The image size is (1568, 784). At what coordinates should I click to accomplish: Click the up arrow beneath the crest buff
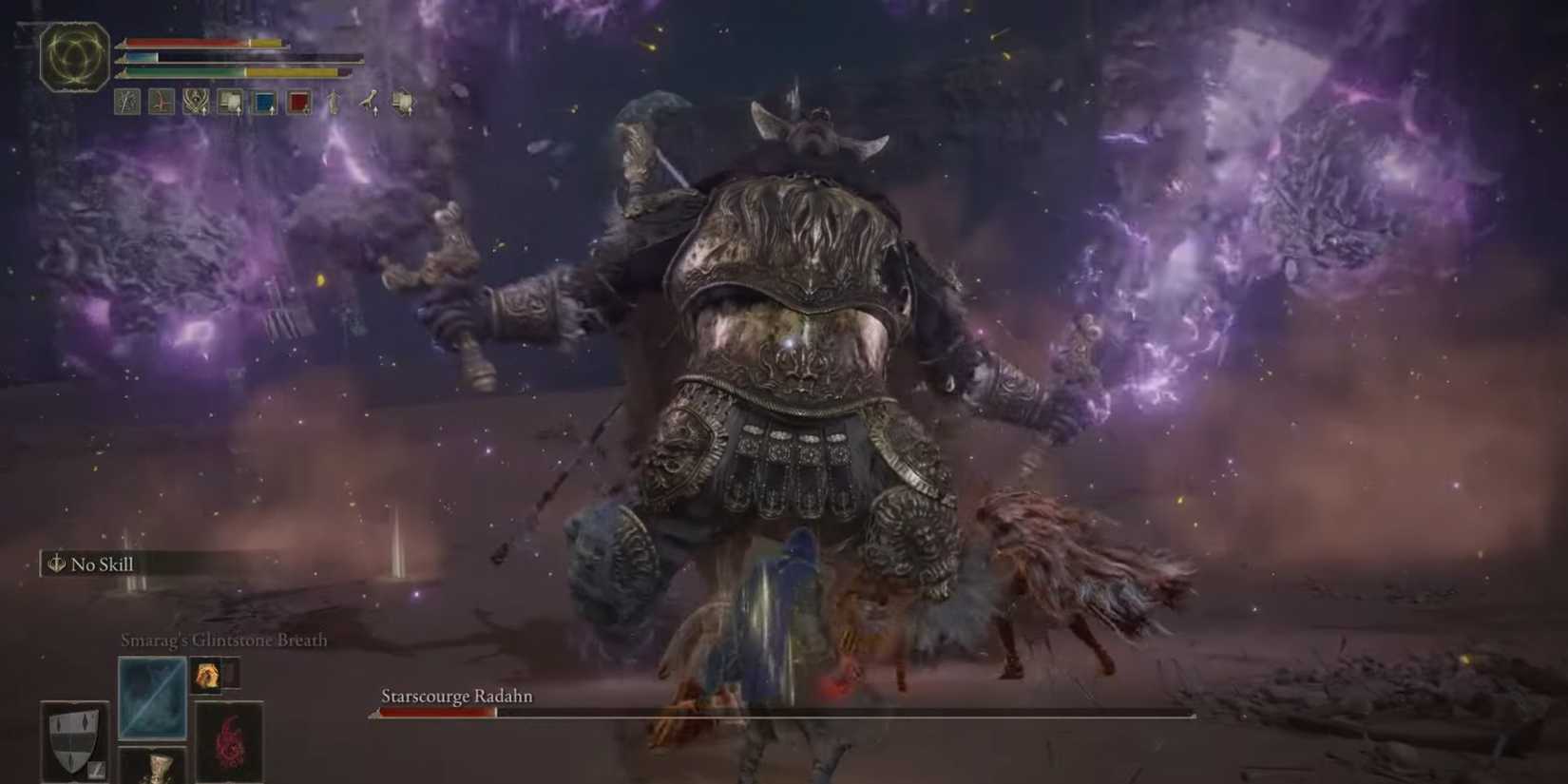click(204, 112)
